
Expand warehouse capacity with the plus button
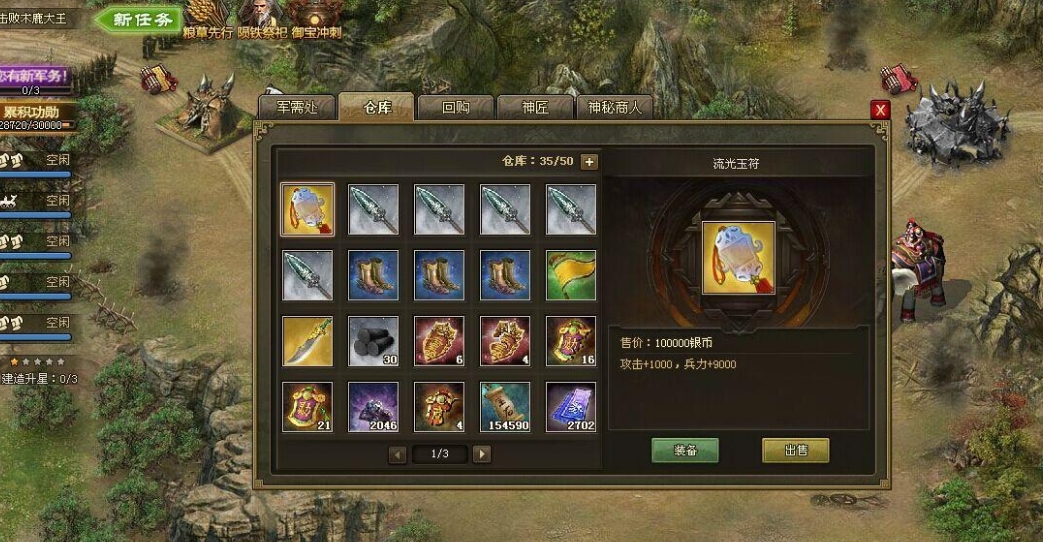pos(589,162)
